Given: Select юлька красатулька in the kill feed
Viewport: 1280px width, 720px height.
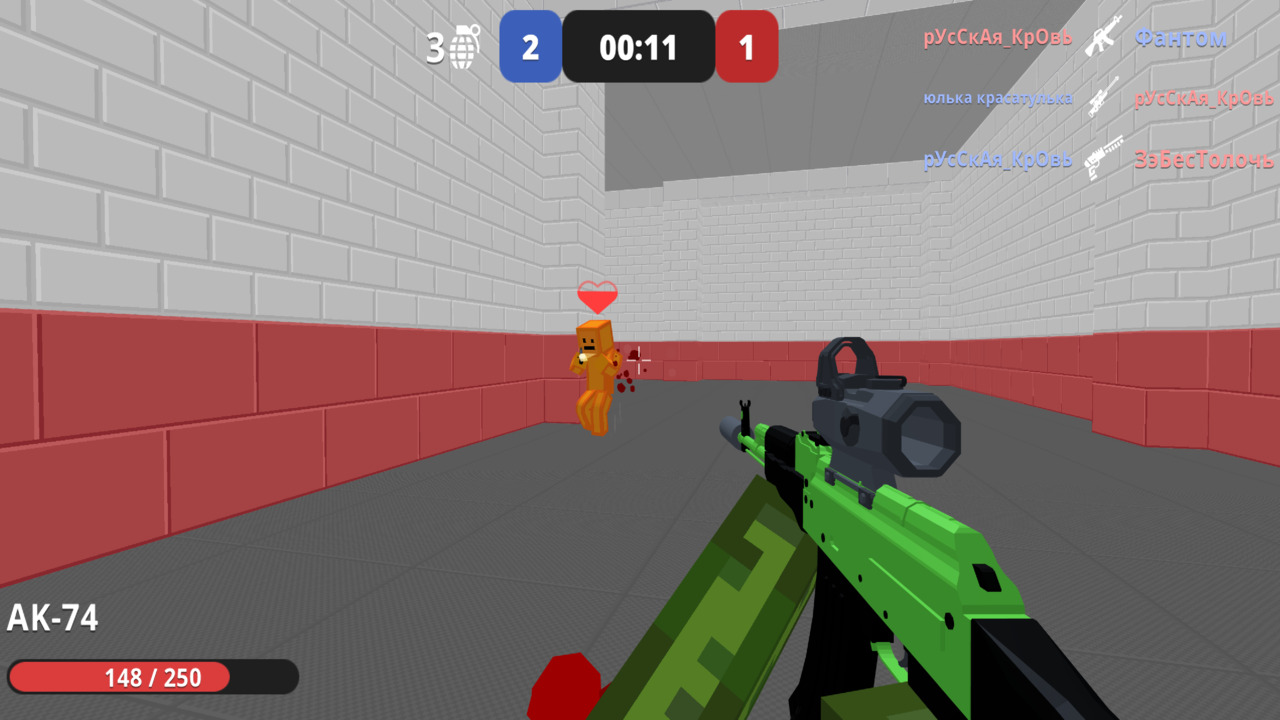Looking at the screenshot, I should 999,97.
